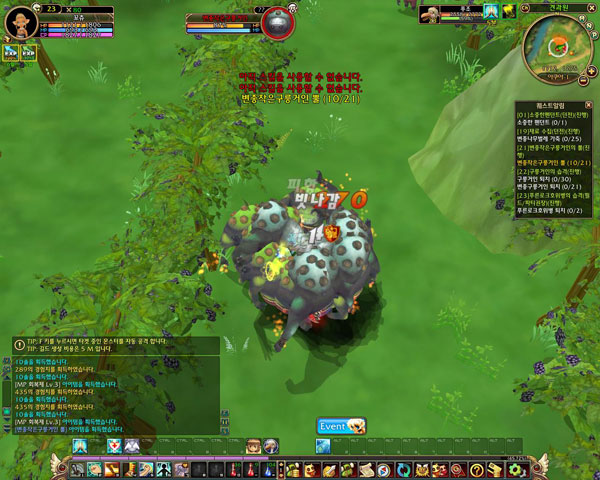This screenshot has height=480, width=600.
Task: Close the quest tracker panel
Action: tap(589, 104)
